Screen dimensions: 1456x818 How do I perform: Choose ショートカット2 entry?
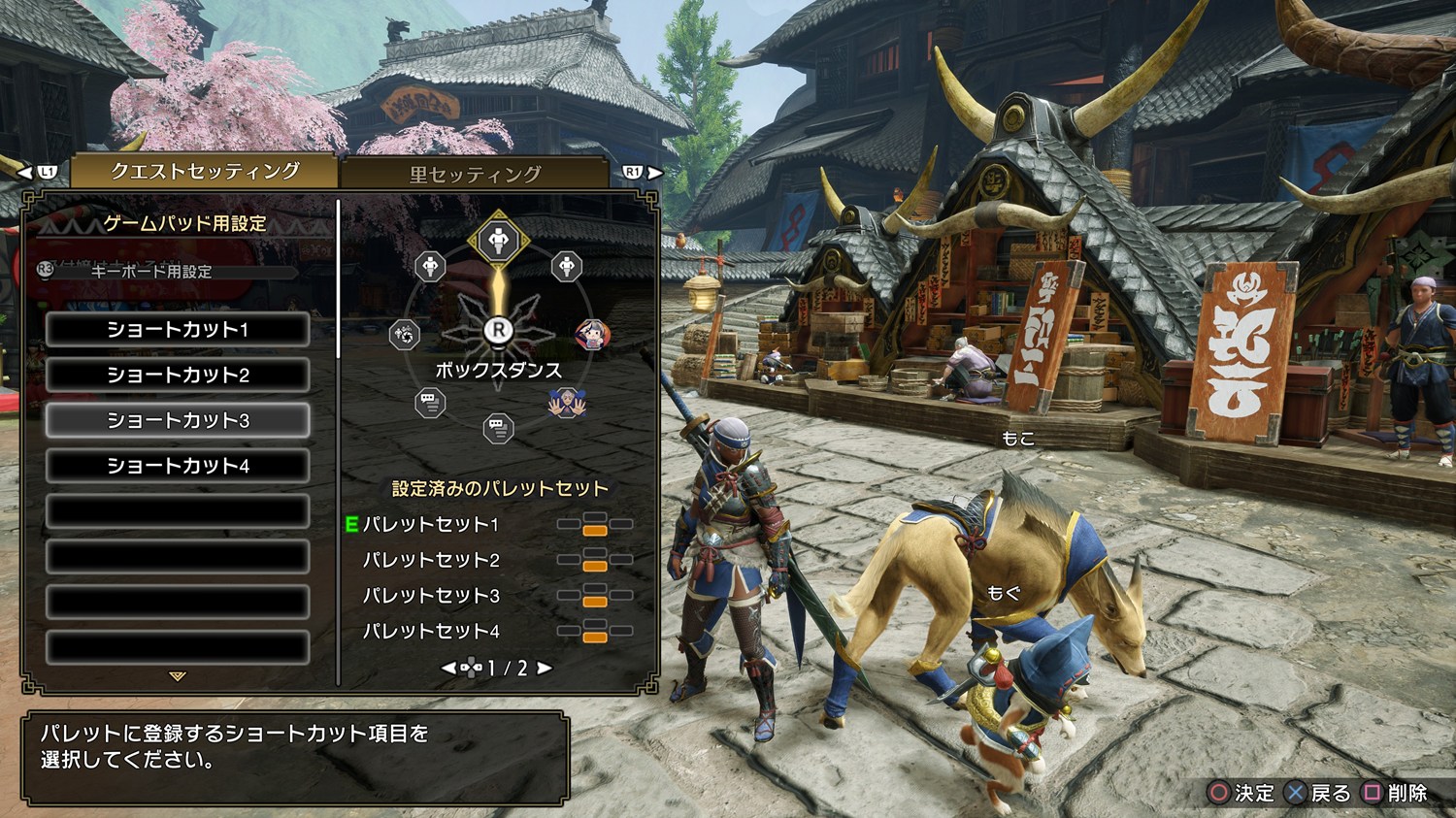[x=178, y=376]
